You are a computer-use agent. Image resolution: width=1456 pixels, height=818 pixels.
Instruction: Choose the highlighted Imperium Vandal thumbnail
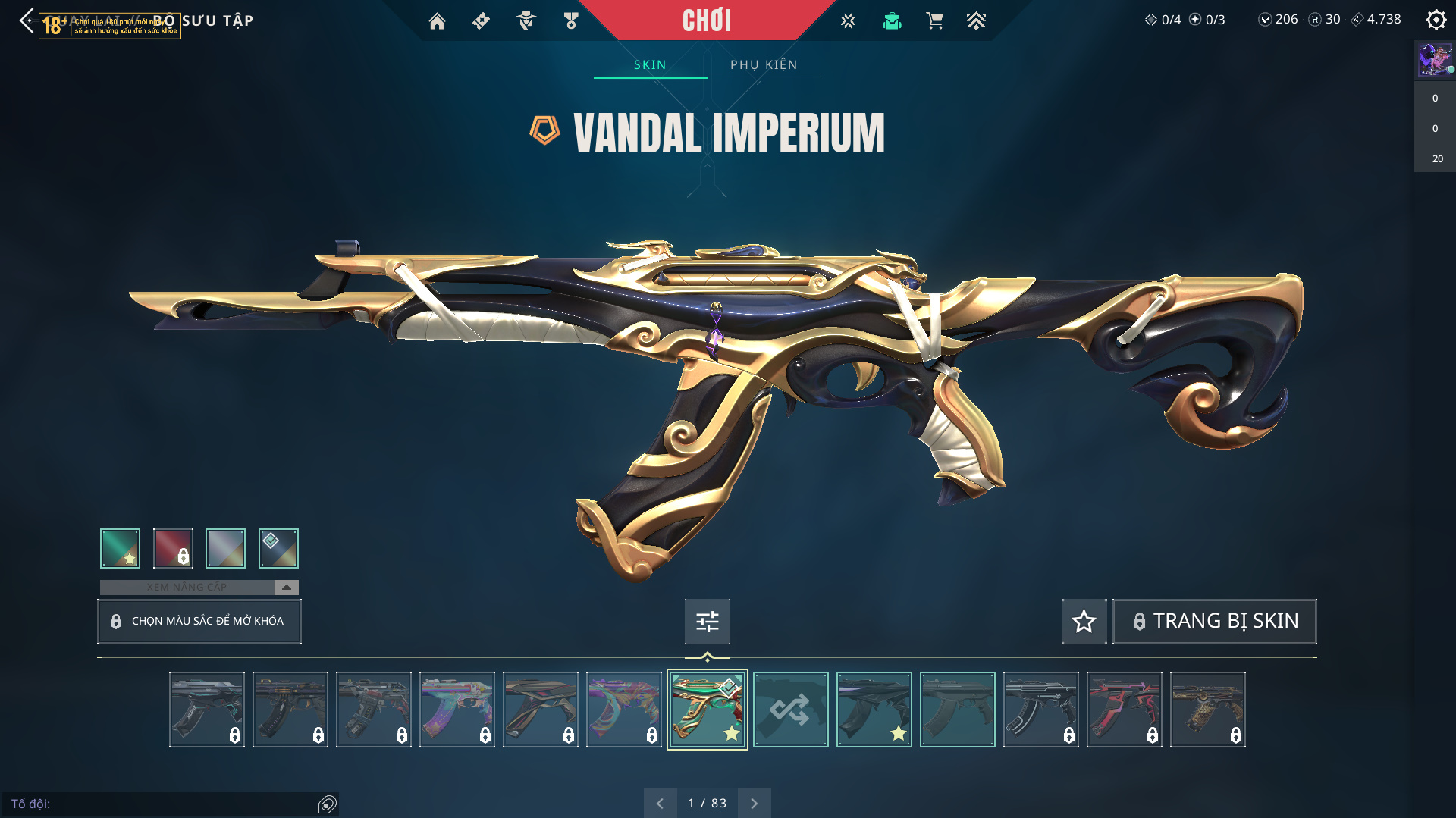coord(707,710)
